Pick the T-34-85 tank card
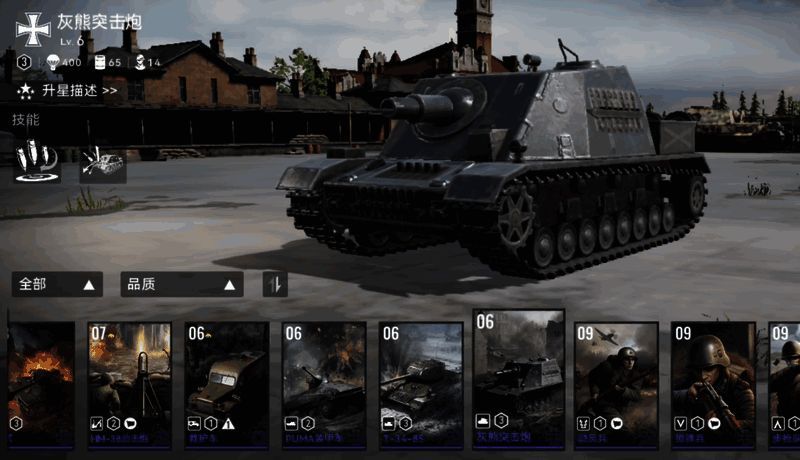Image resolution: width=800 pixels, height=460 pixels. (x=420, y=383)
